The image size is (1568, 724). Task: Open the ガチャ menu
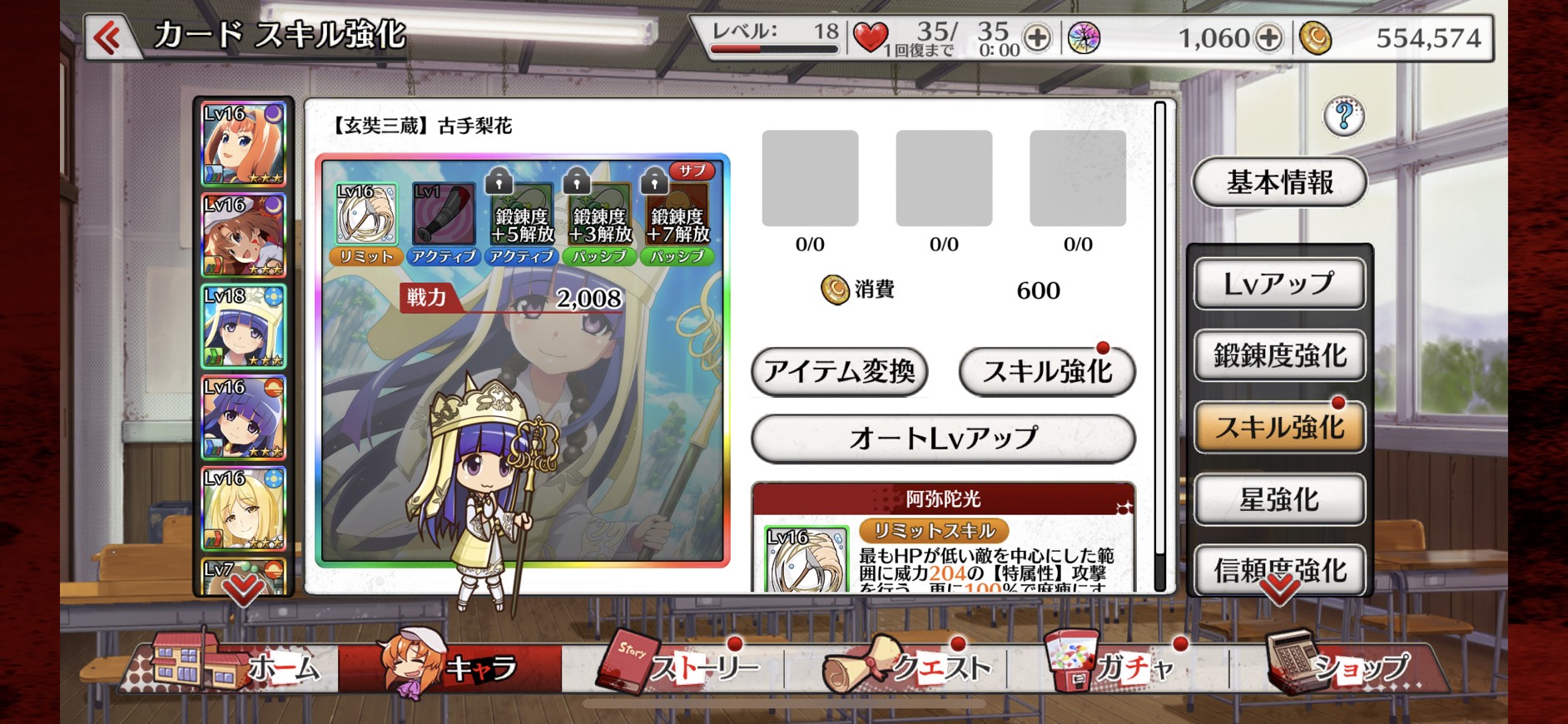coord(1115,667)
